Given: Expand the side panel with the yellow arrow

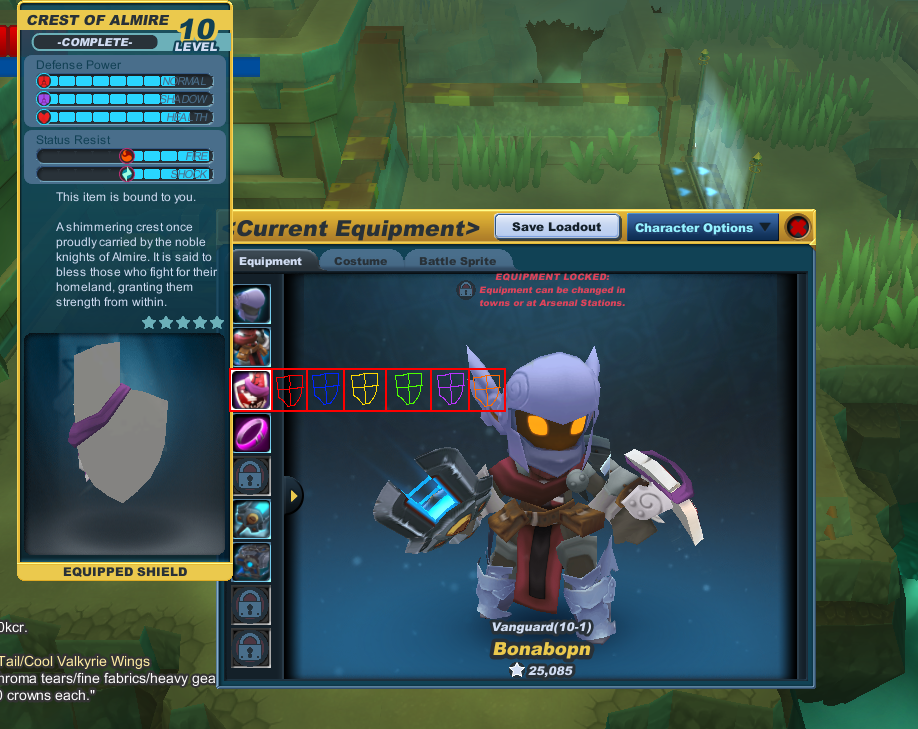Looking at the screenshot, I should click(294, 495).
